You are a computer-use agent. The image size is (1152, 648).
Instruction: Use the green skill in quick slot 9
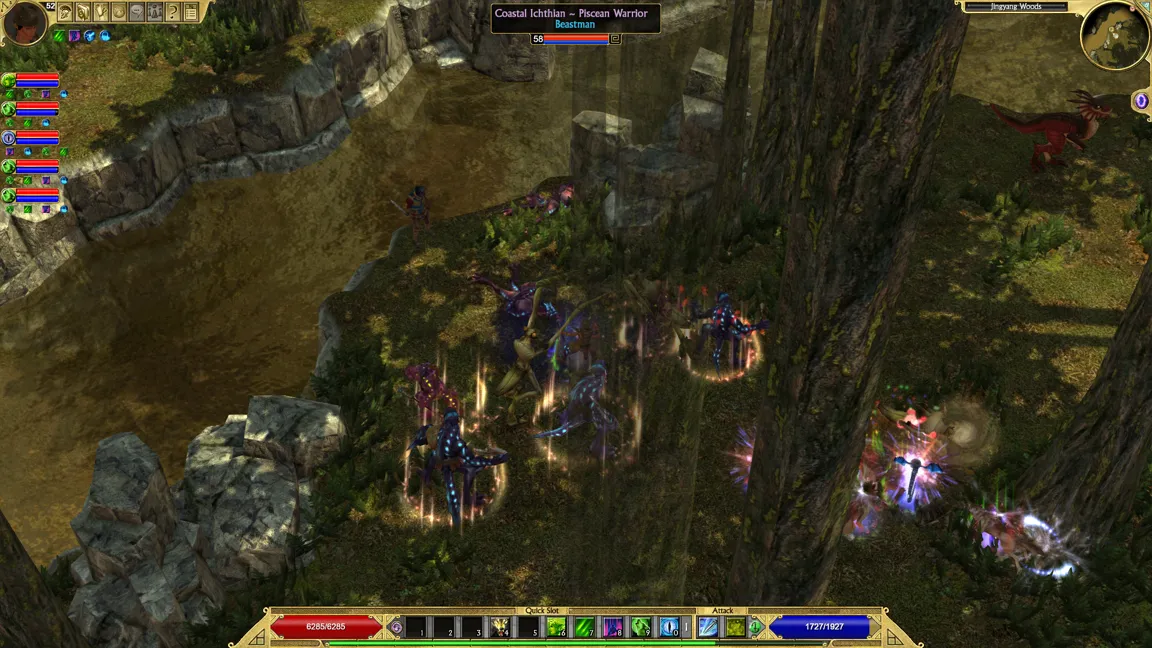(x=641, y=627)
